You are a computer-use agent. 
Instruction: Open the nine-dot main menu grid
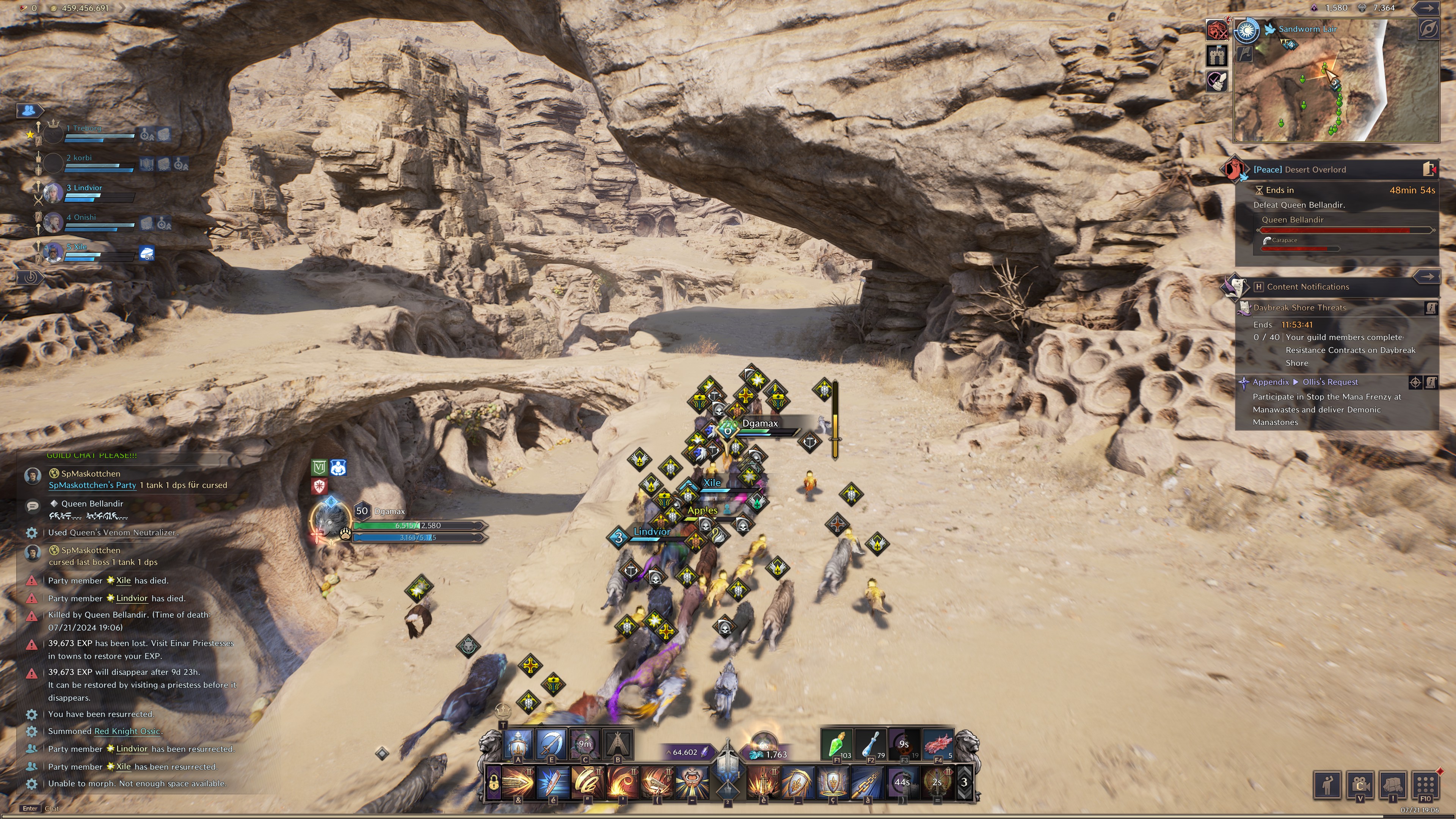point(1426,784)
